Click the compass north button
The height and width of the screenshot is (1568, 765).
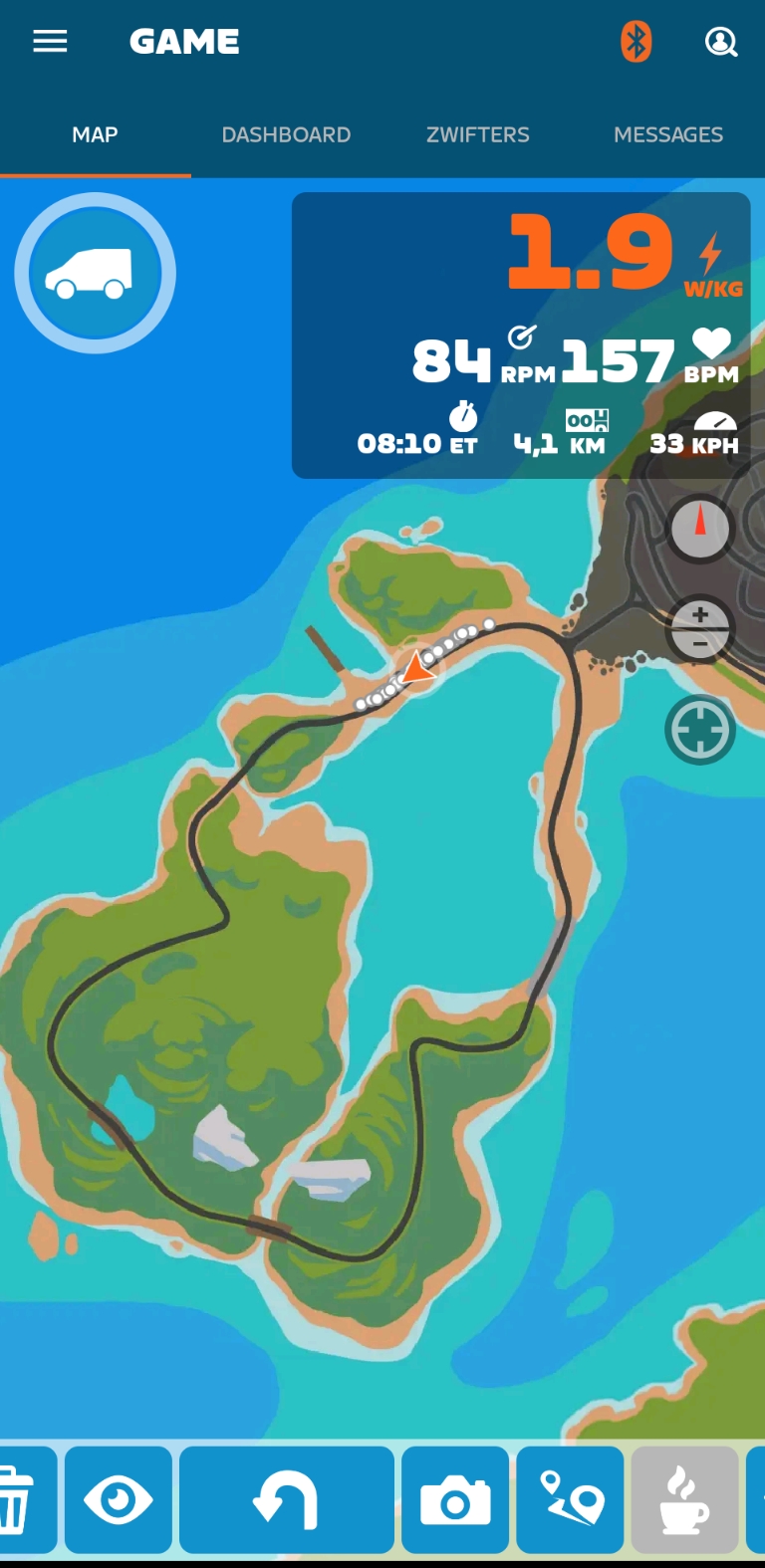[x=700, y=528]
